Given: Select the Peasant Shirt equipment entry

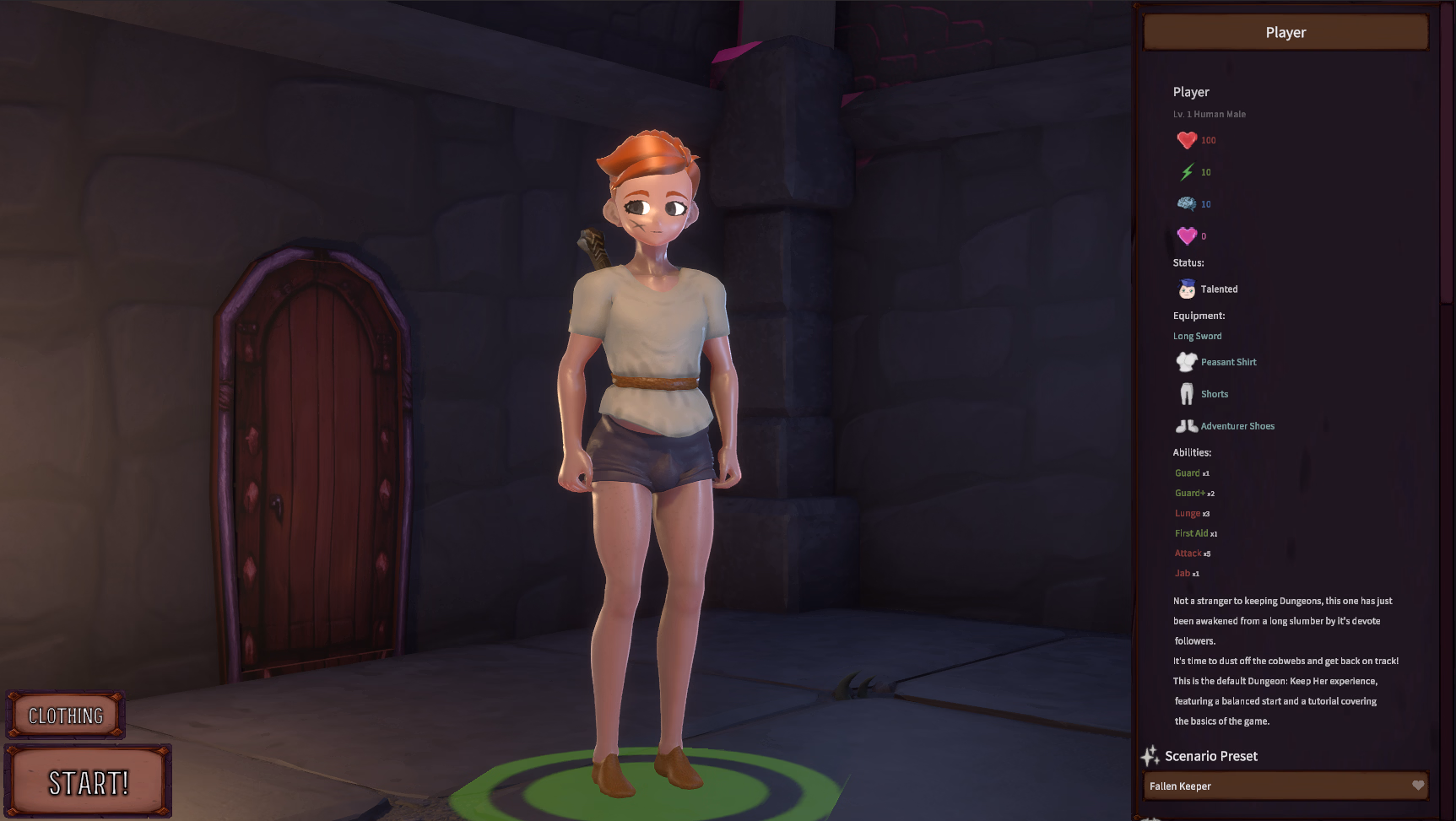Looking at the screenshot, I should (1228, 362).
